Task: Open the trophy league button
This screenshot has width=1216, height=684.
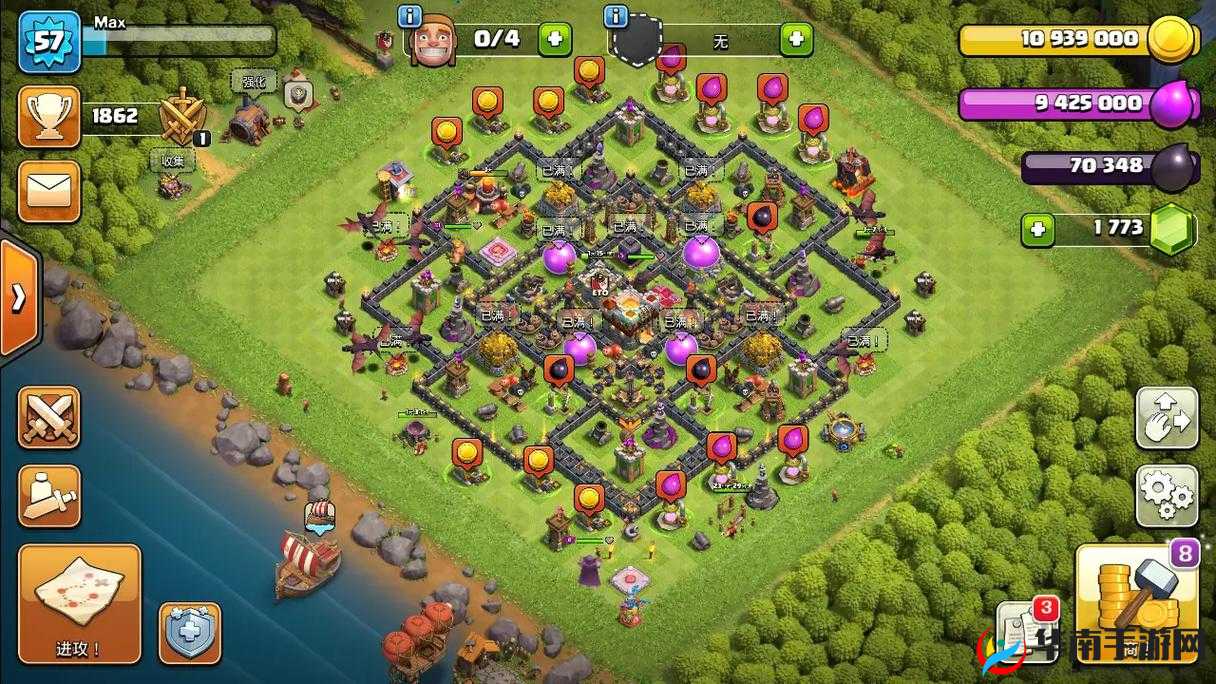Action: [49, 117]
